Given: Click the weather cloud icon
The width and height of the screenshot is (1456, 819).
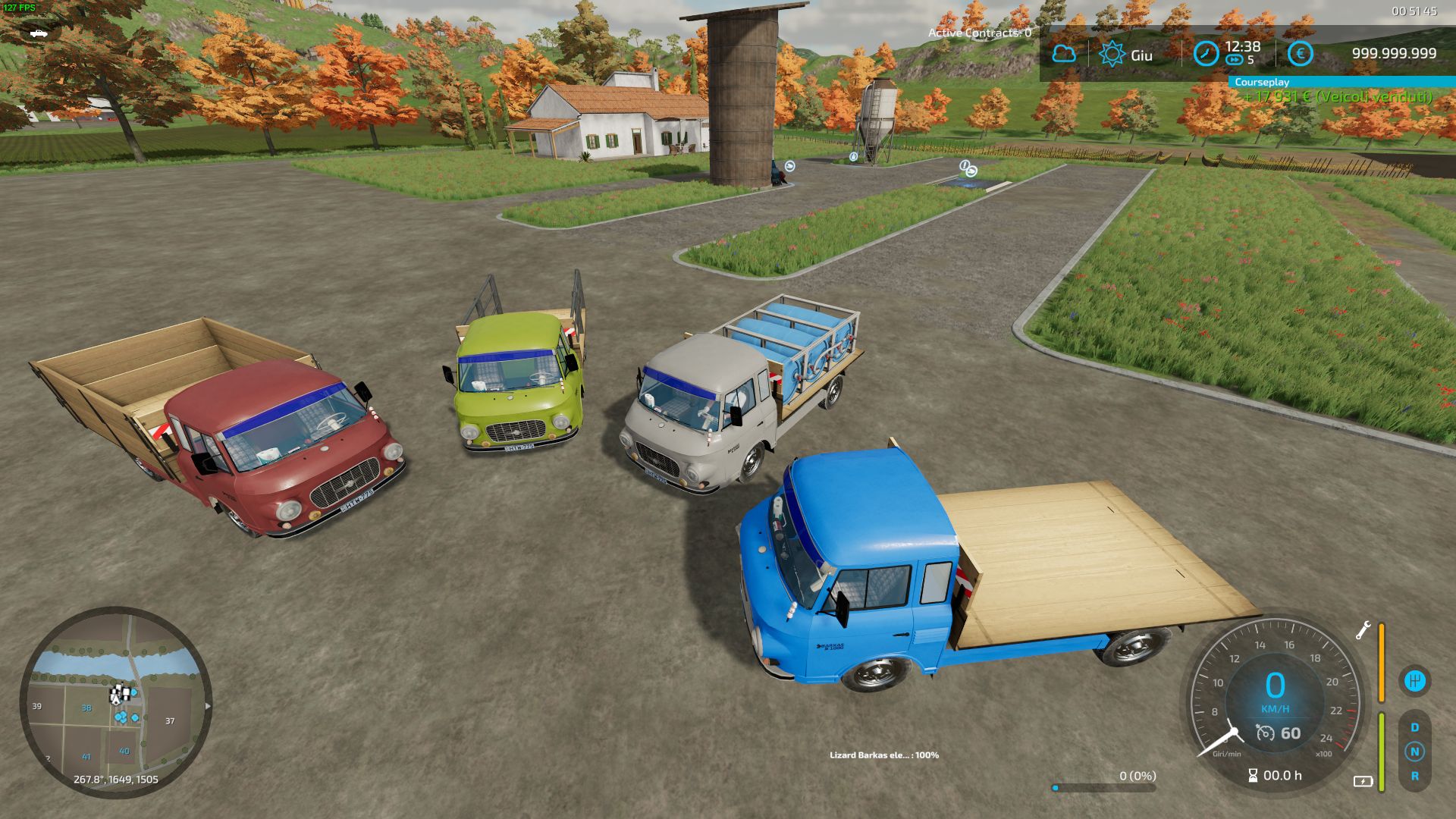Looking at the screenshot, I should (1065, 53).
